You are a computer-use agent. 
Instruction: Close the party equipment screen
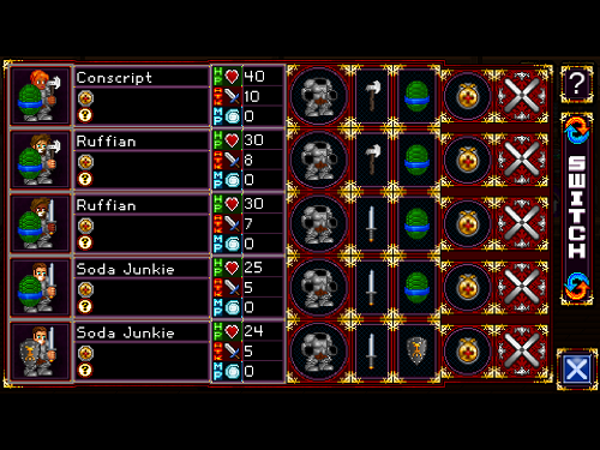(x=576, y=369)
